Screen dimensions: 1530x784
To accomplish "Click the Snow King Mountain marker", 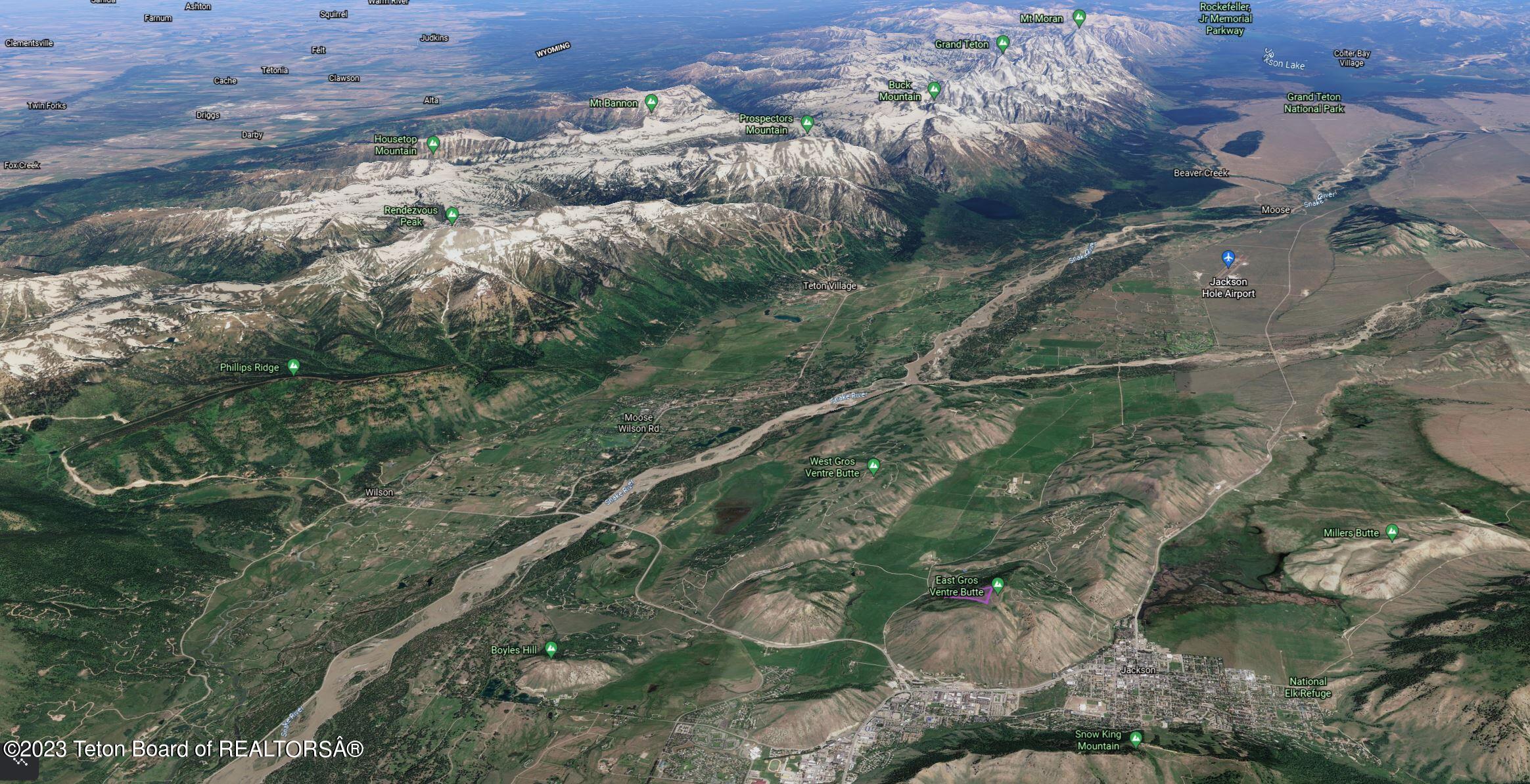I will (x=1135, y=739).
